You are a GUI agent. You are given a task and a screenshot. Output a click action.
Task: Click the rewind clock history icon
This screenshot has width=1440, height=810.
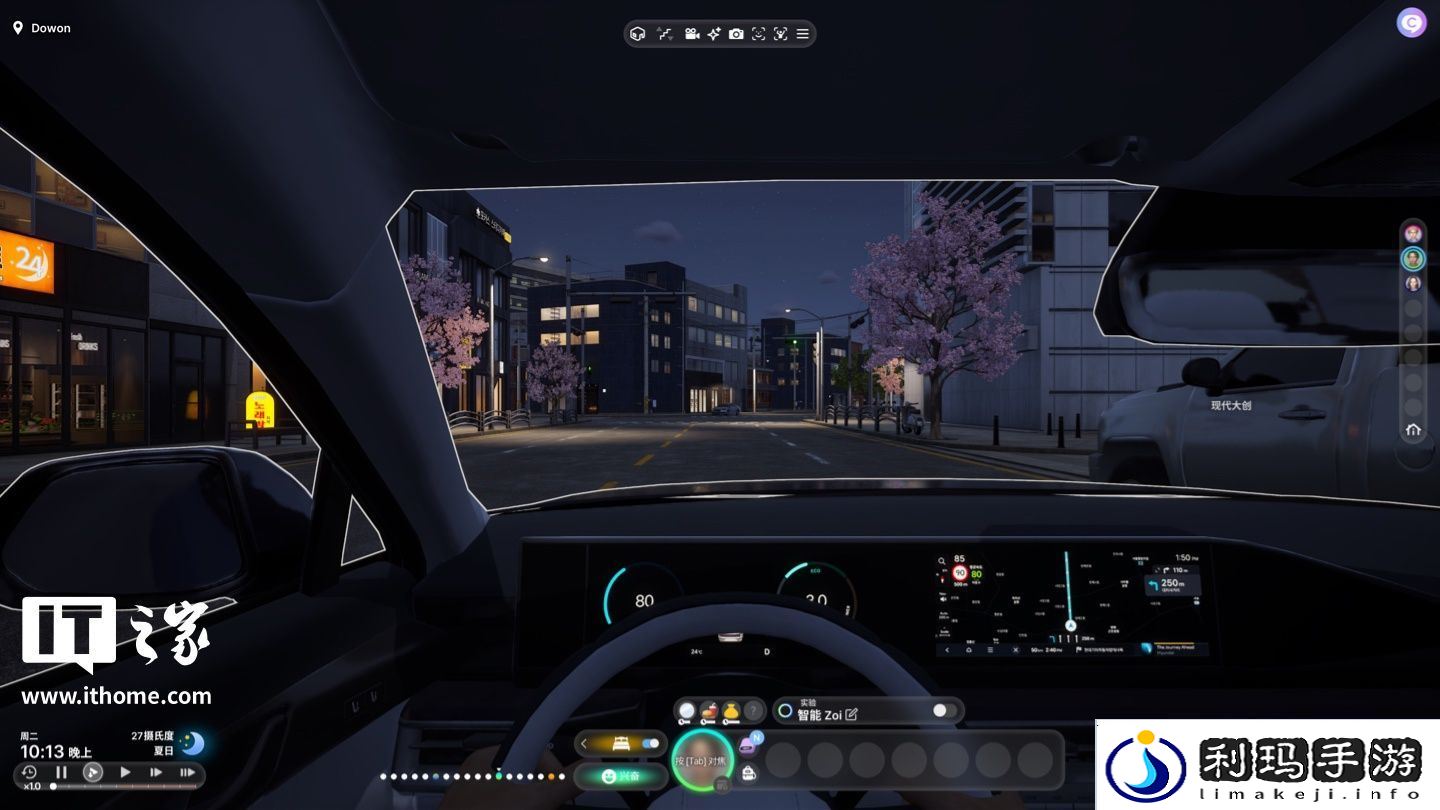pos(29,772)
